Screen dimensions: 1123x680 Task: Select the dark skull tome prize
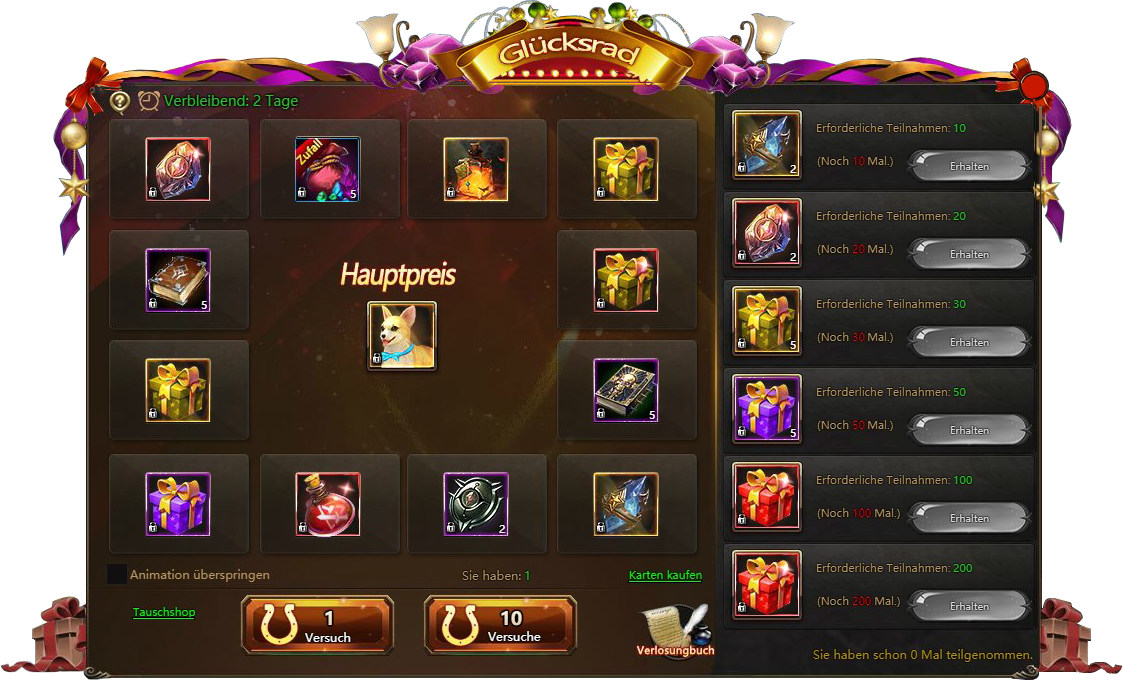[x=625, y=390]
